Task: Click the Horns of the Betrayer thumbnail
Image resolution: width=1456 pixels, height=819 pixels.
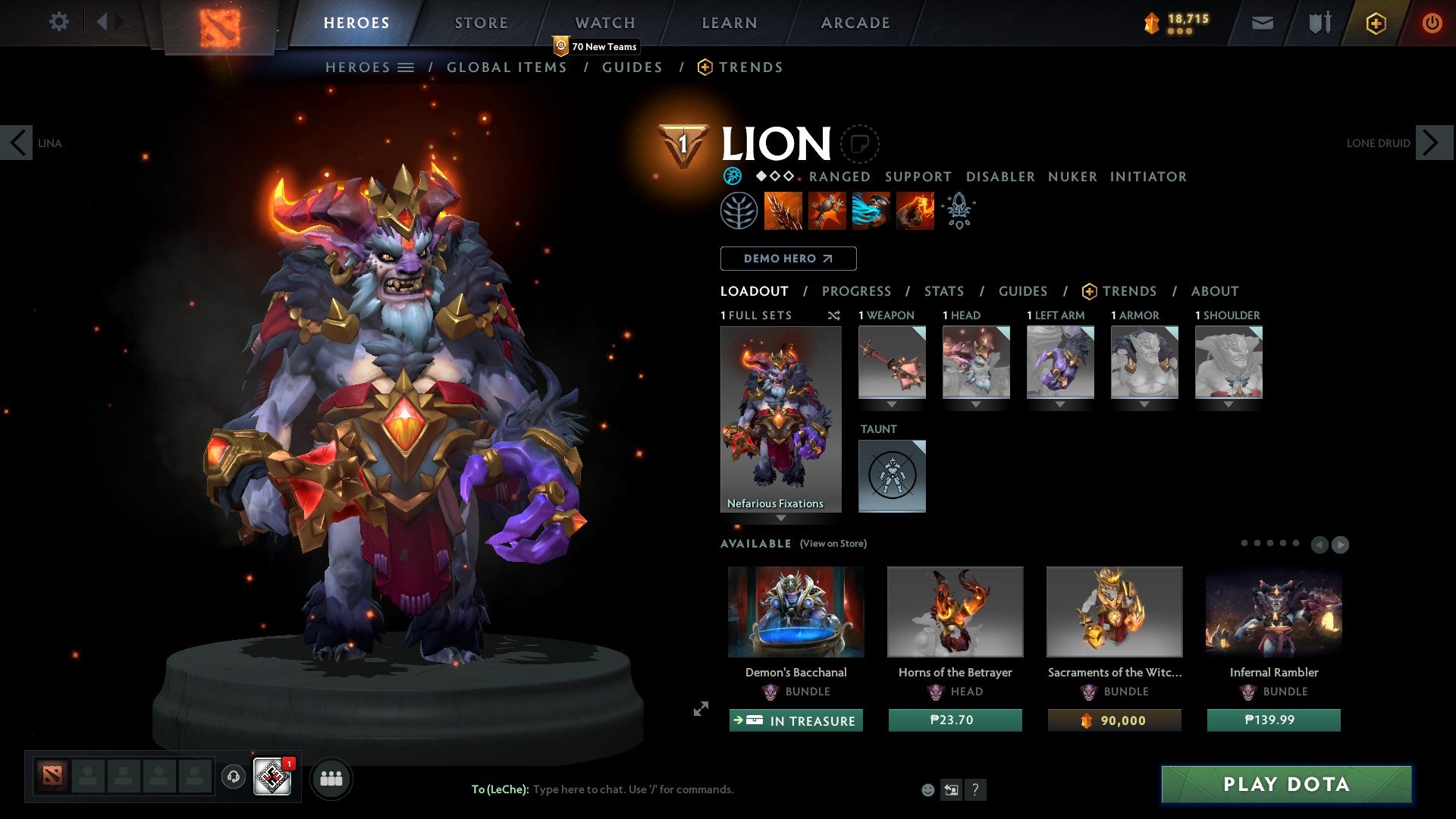Action: click(x=955, y=611)
